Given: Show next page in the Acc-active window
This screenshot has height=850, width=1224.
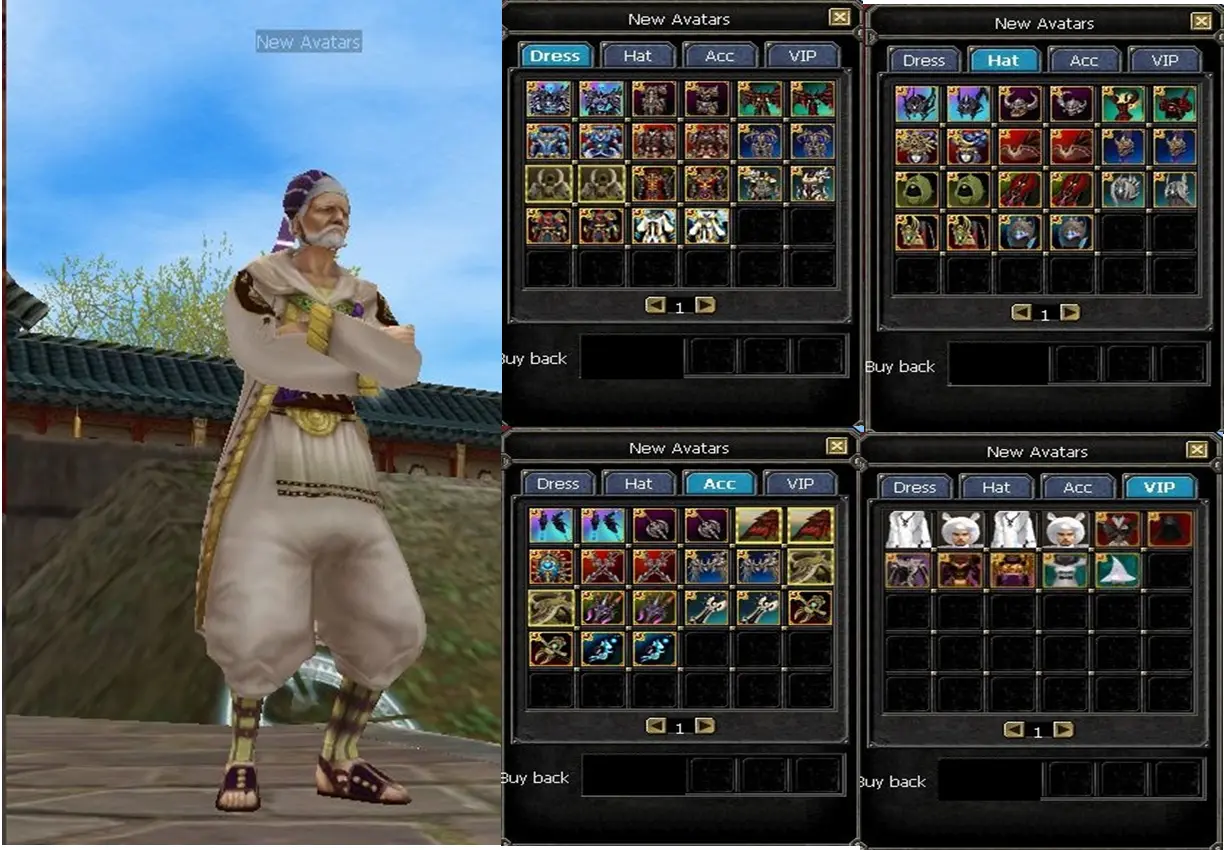Looking at the screenshot, I should (706, 726).
